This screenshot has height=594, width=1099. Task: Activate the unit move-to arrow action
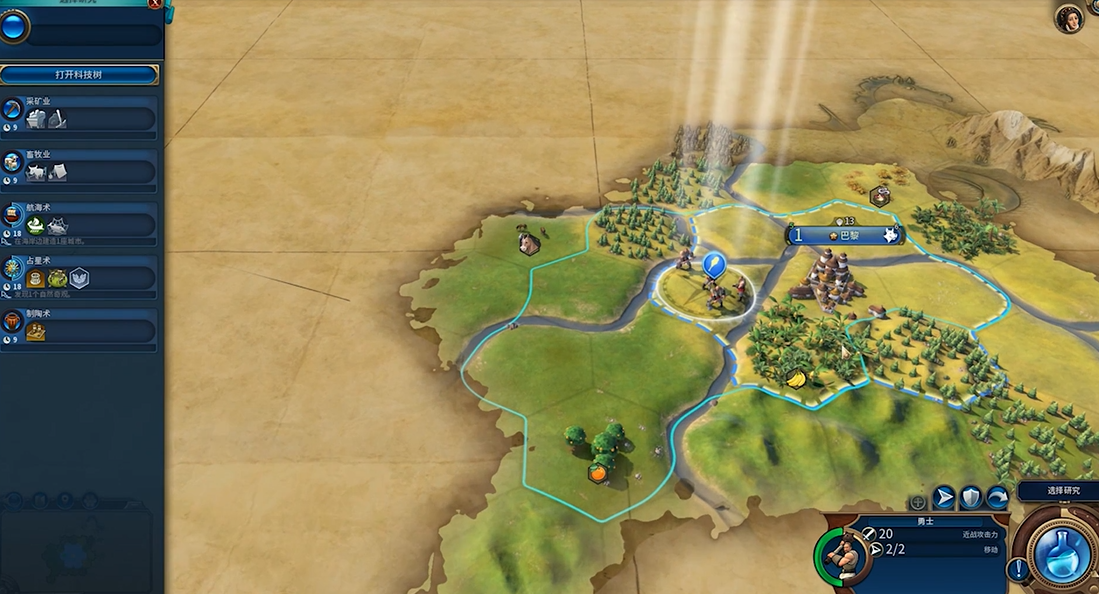943,497
